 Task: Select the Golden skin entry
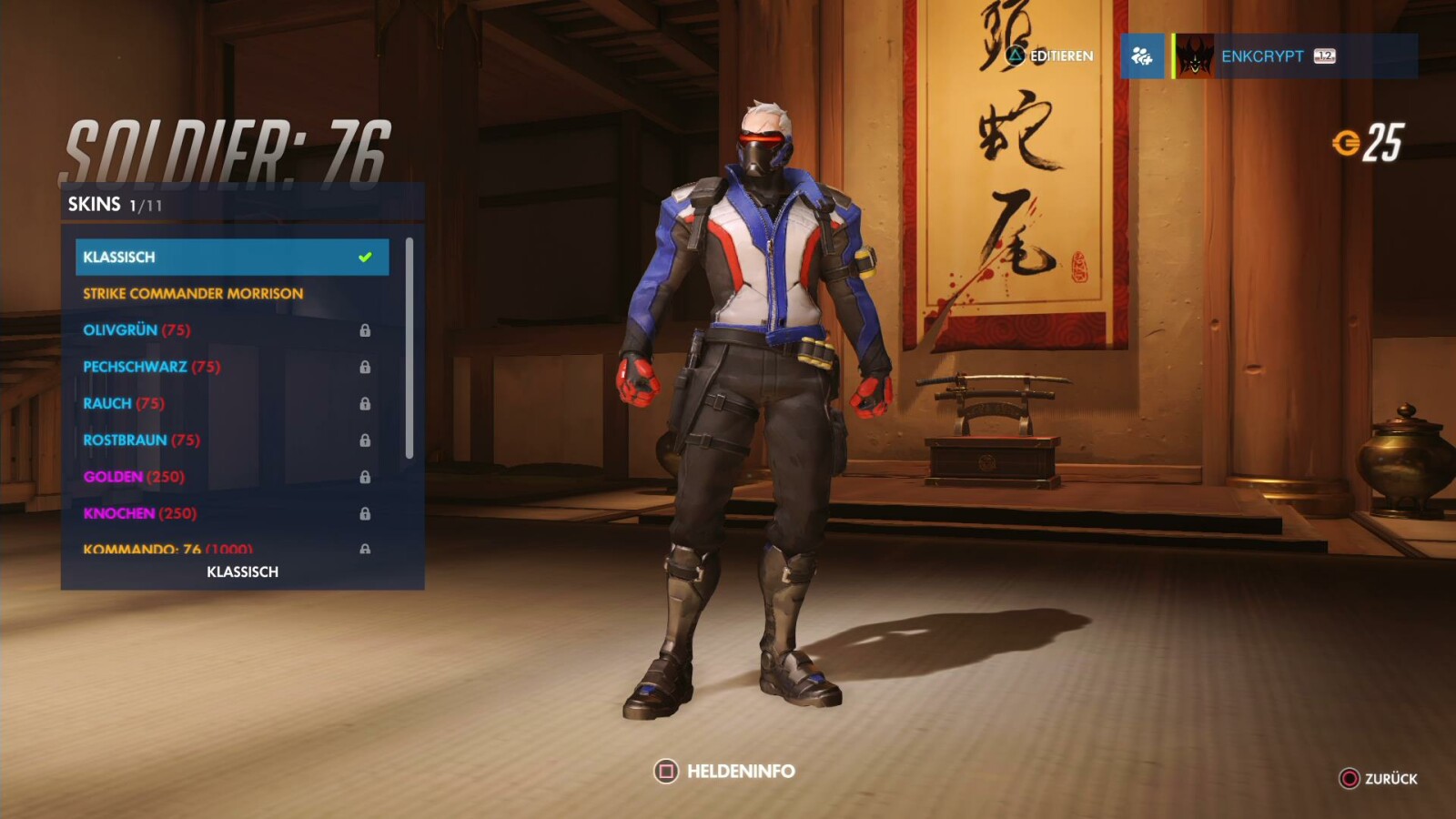231,477
